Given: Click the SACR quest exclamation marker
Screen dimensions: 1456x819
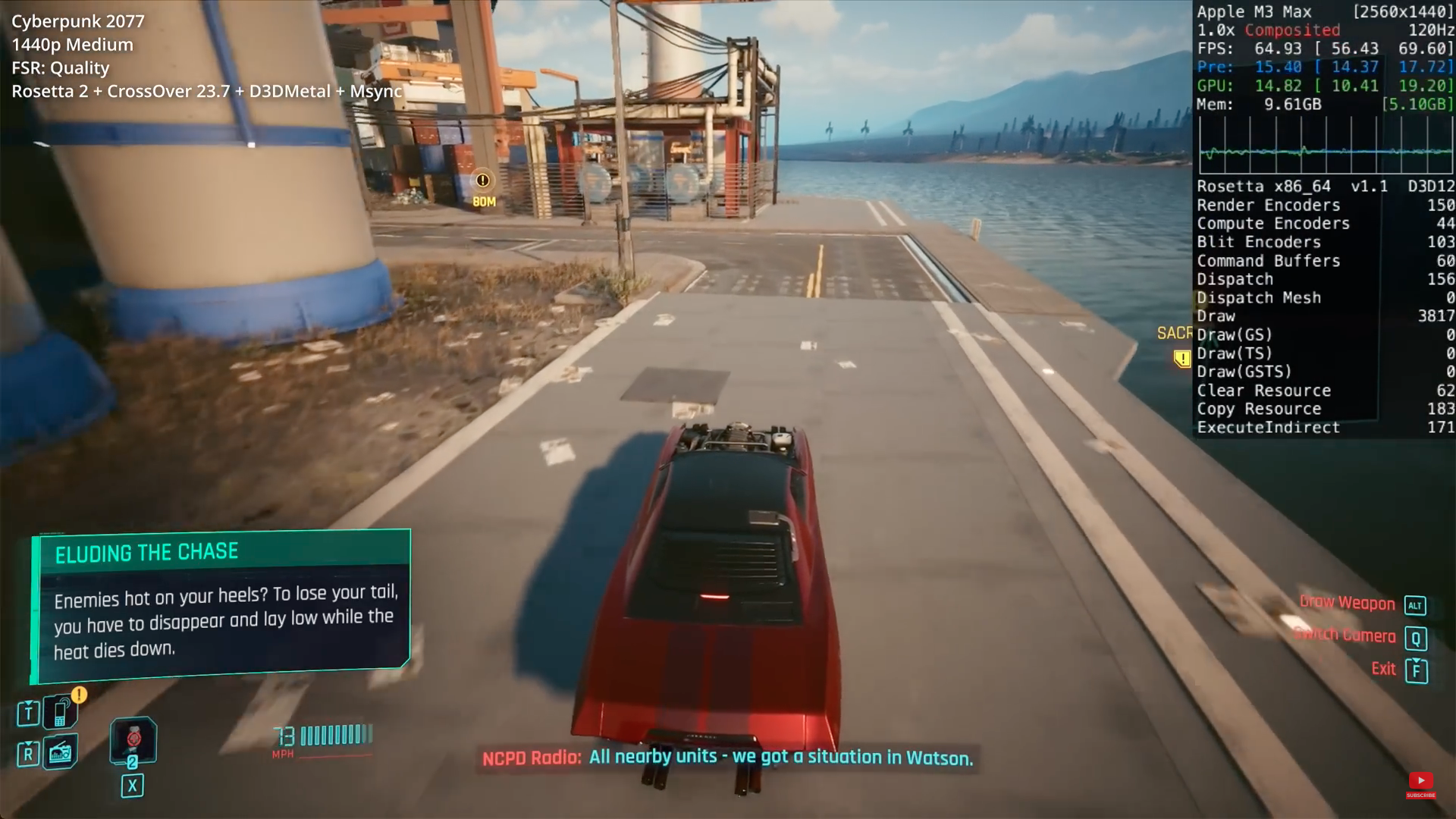Looking at the screenshot, I should pos(1181,358).
